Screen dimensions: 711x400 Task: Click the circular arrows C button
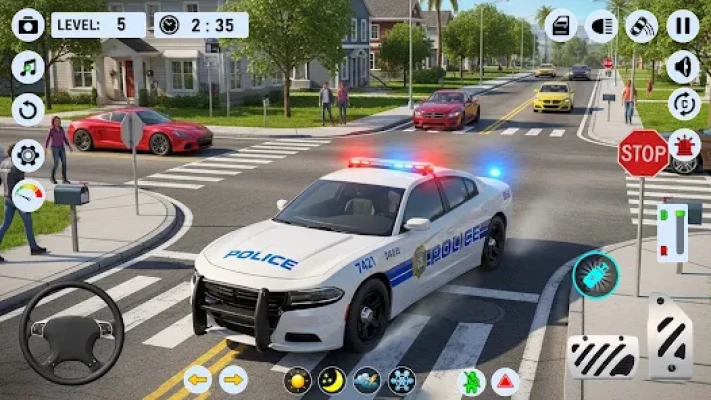[x=684, y=104]
